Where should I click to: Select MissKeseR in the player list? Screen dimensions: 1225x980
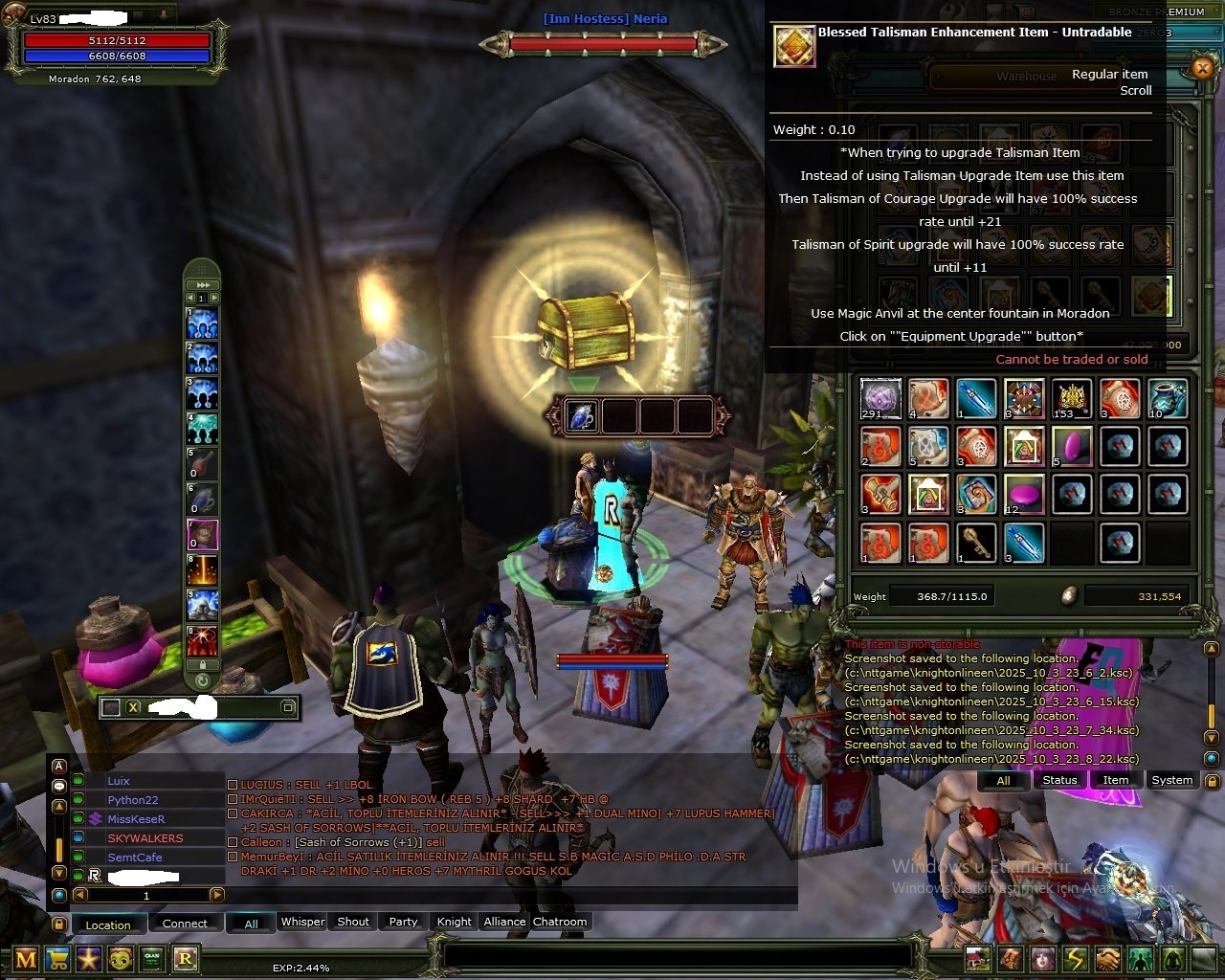(136, 819)
